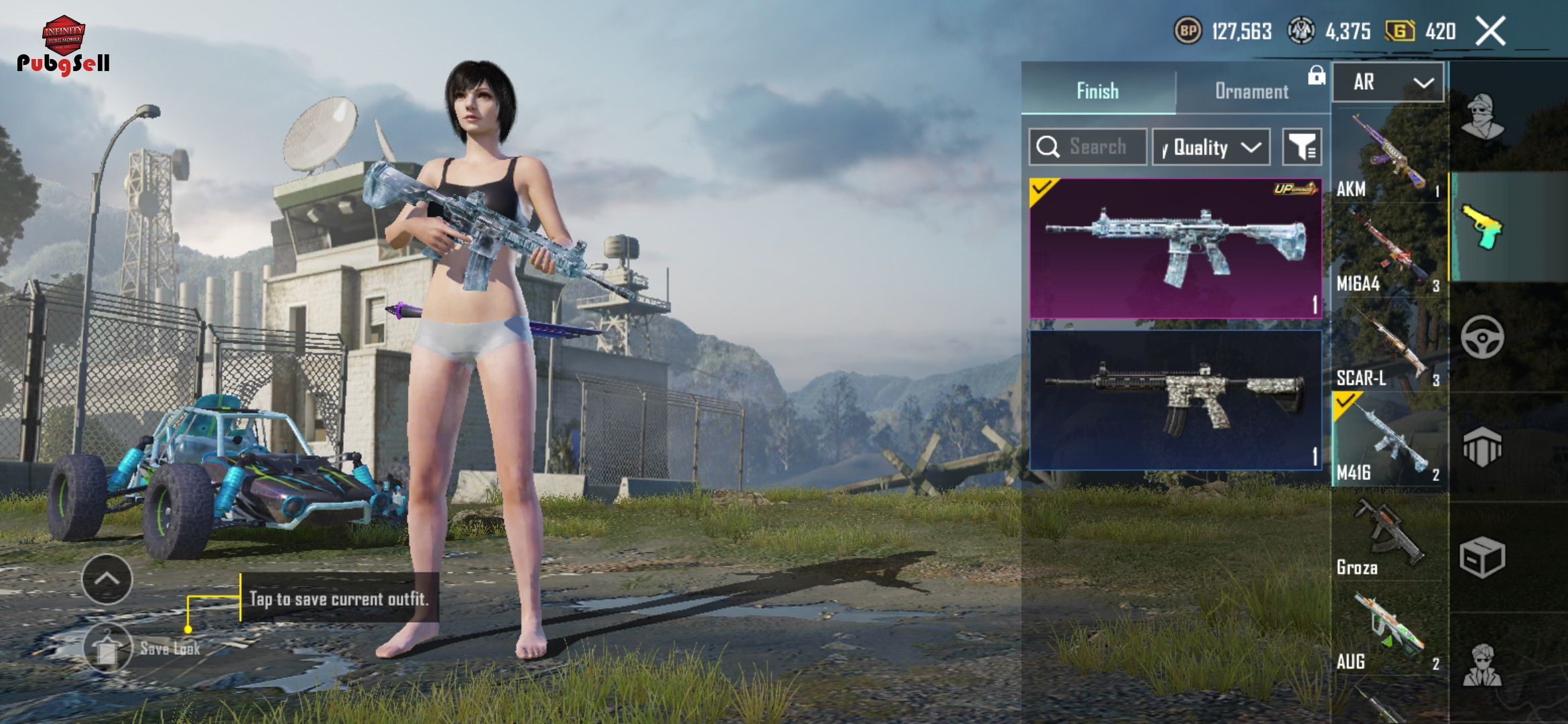This screenshot has height=724, width=1568.
Task: Open the vehicle steering wheel category
Action: (x=1482, y=337)
